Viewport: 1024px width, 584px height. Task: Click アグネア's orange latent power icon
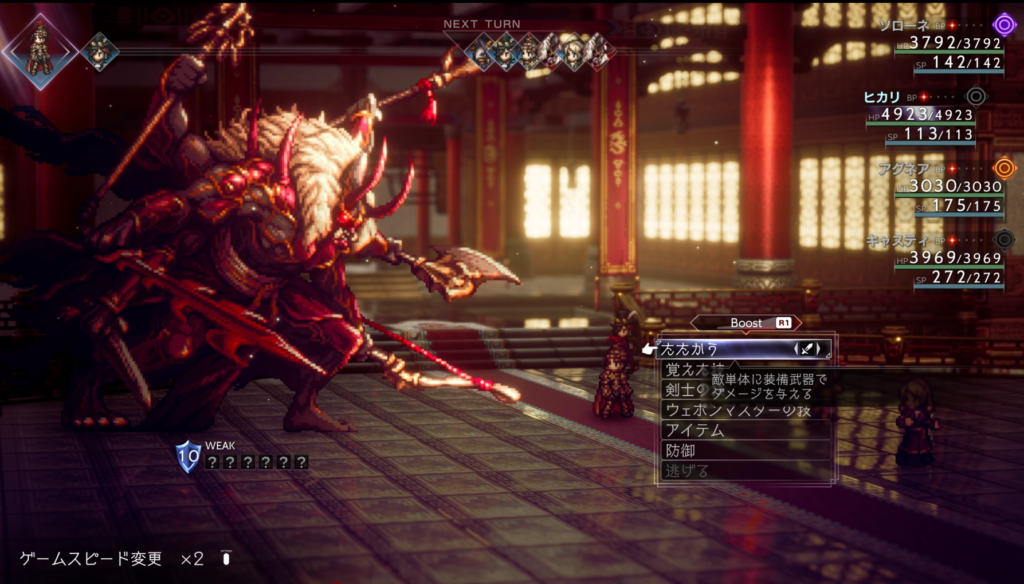[x=1003, y=168]
